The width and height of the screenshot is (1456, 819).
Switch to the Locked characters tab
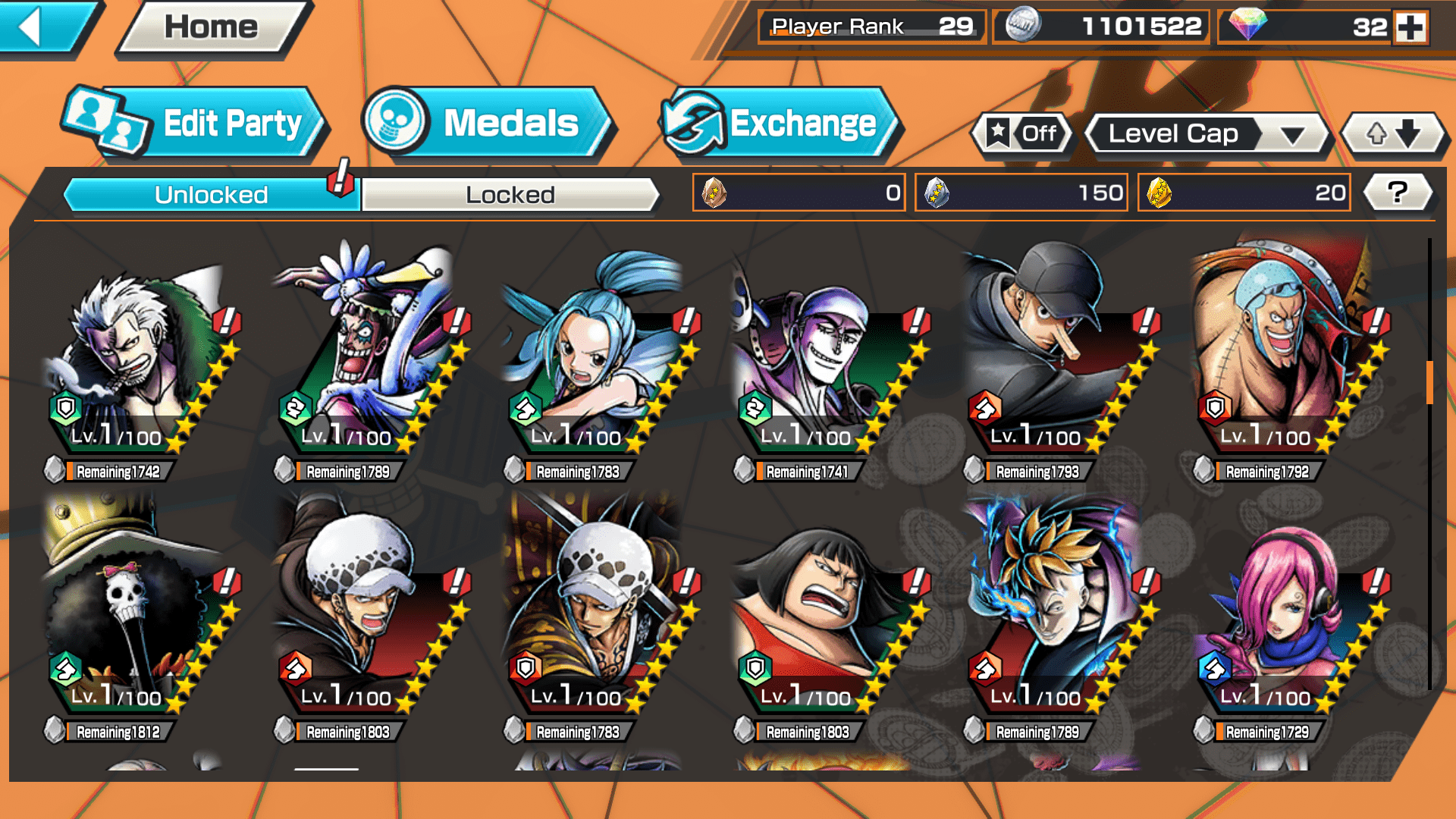pyautogui.click(x=510, y=195)
